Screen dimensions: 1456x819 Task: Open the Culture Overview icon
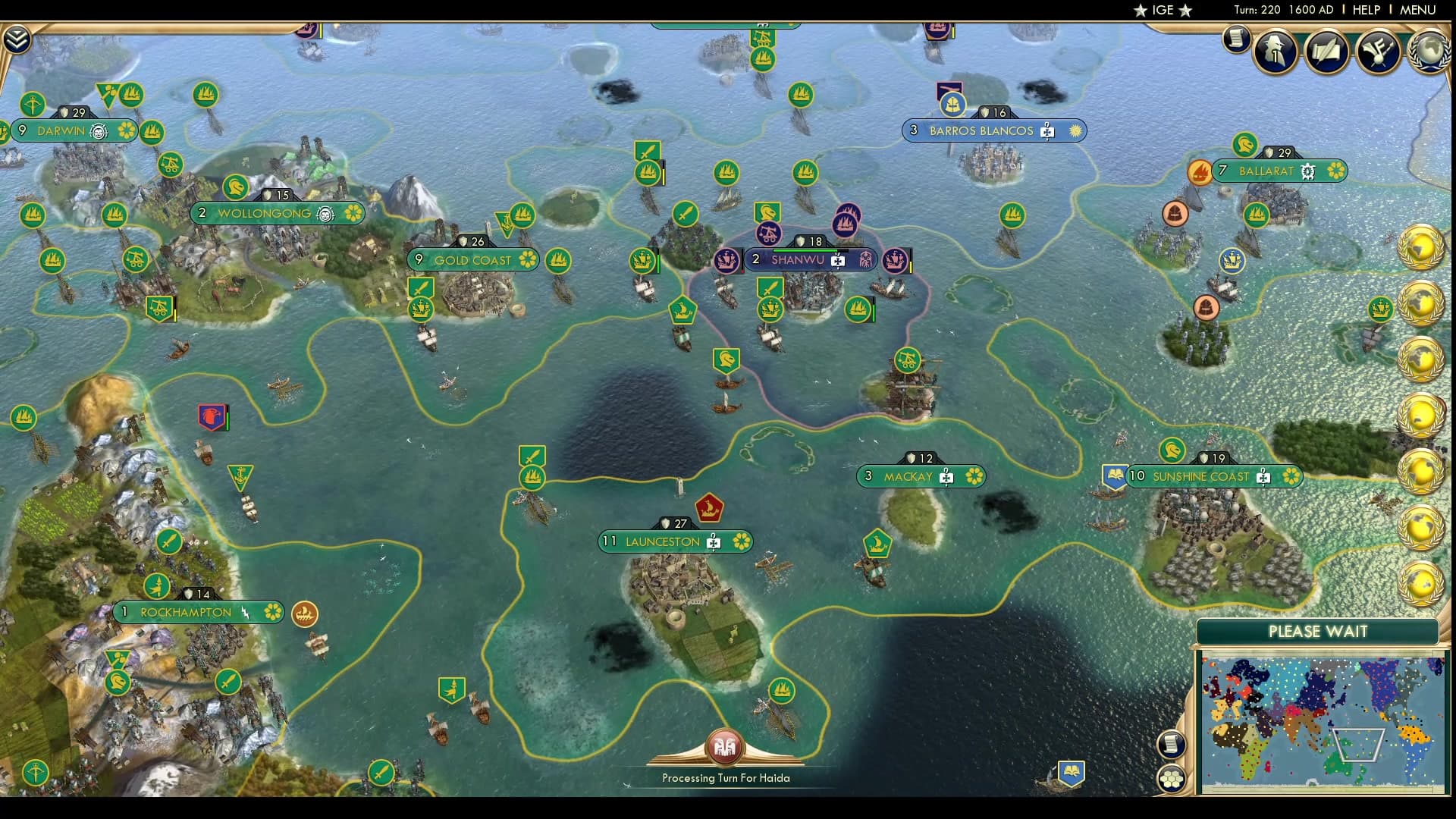[x=1378, y=52]
